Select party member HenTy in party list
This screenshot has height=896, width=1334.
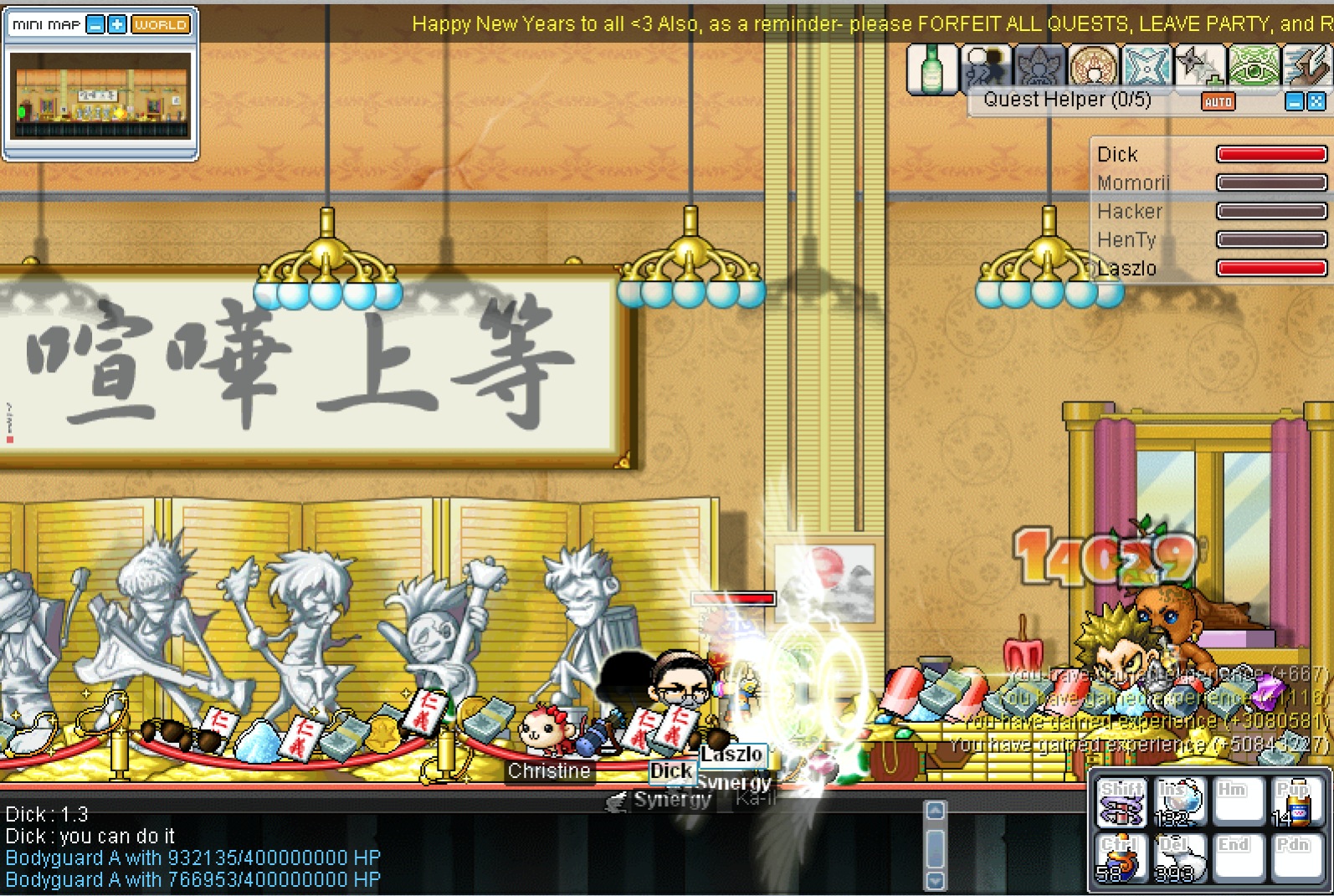click(x=1126, y=240)
